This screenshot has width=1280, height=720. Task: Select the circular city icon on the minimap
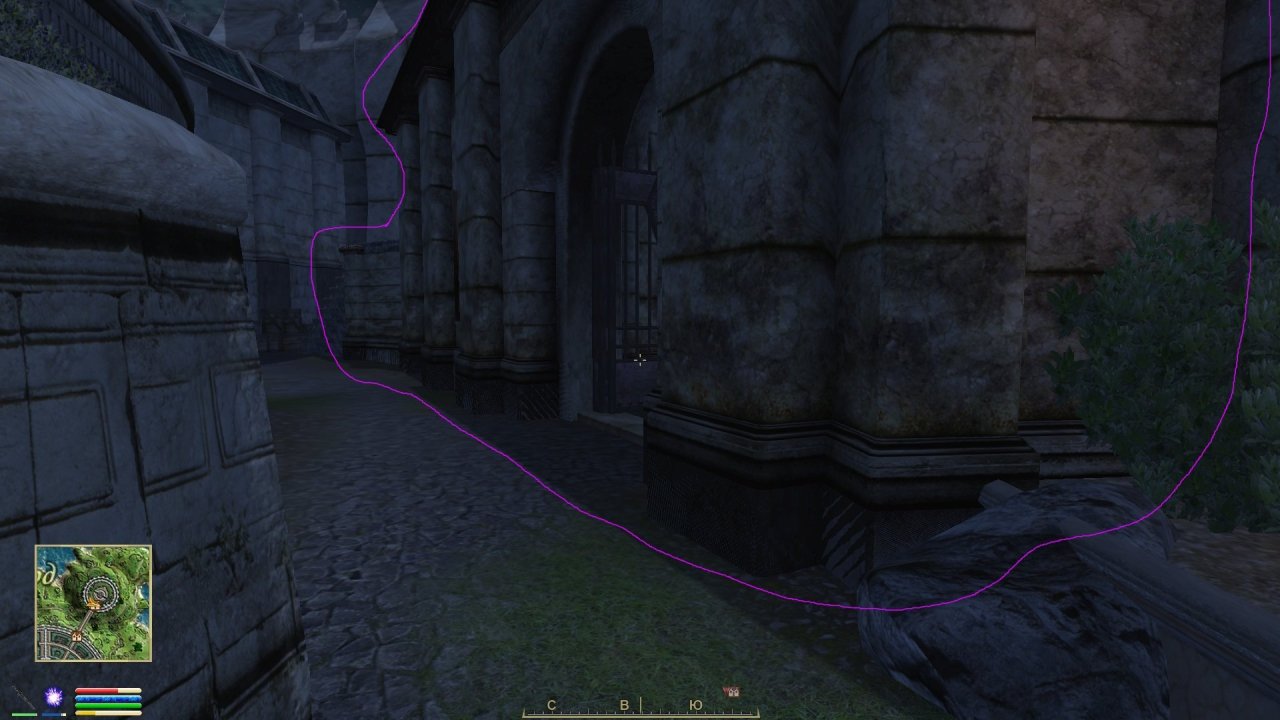click(99, 592)
